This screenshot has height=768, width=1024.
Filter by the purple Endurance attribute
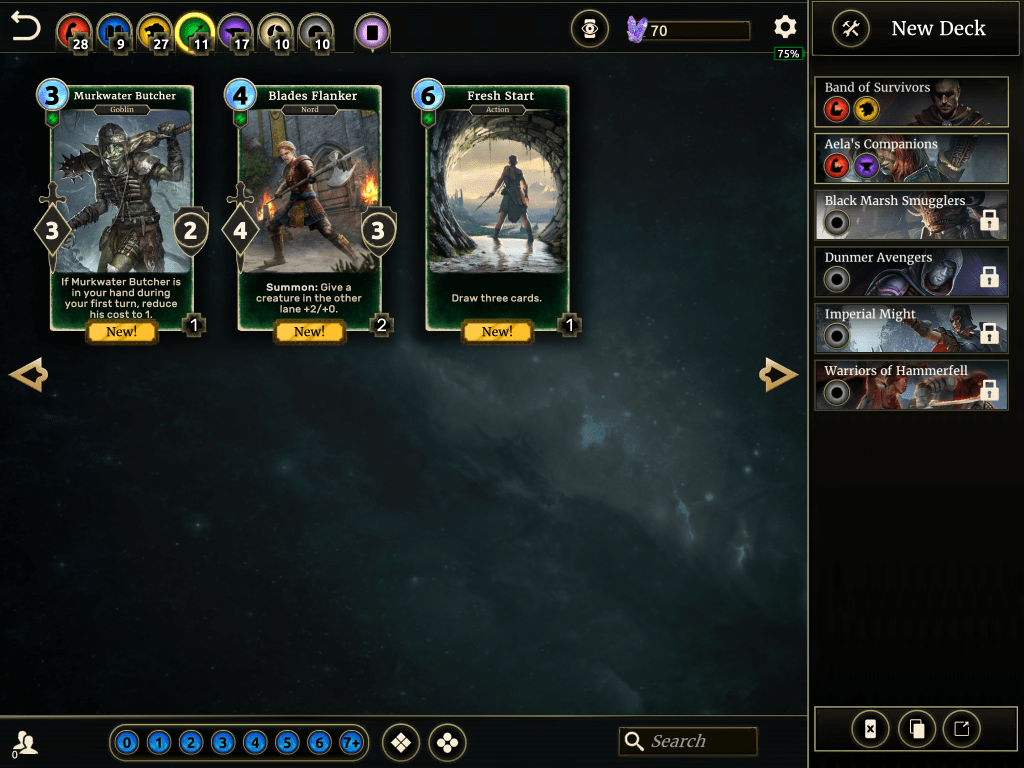[x=235, y=32]
